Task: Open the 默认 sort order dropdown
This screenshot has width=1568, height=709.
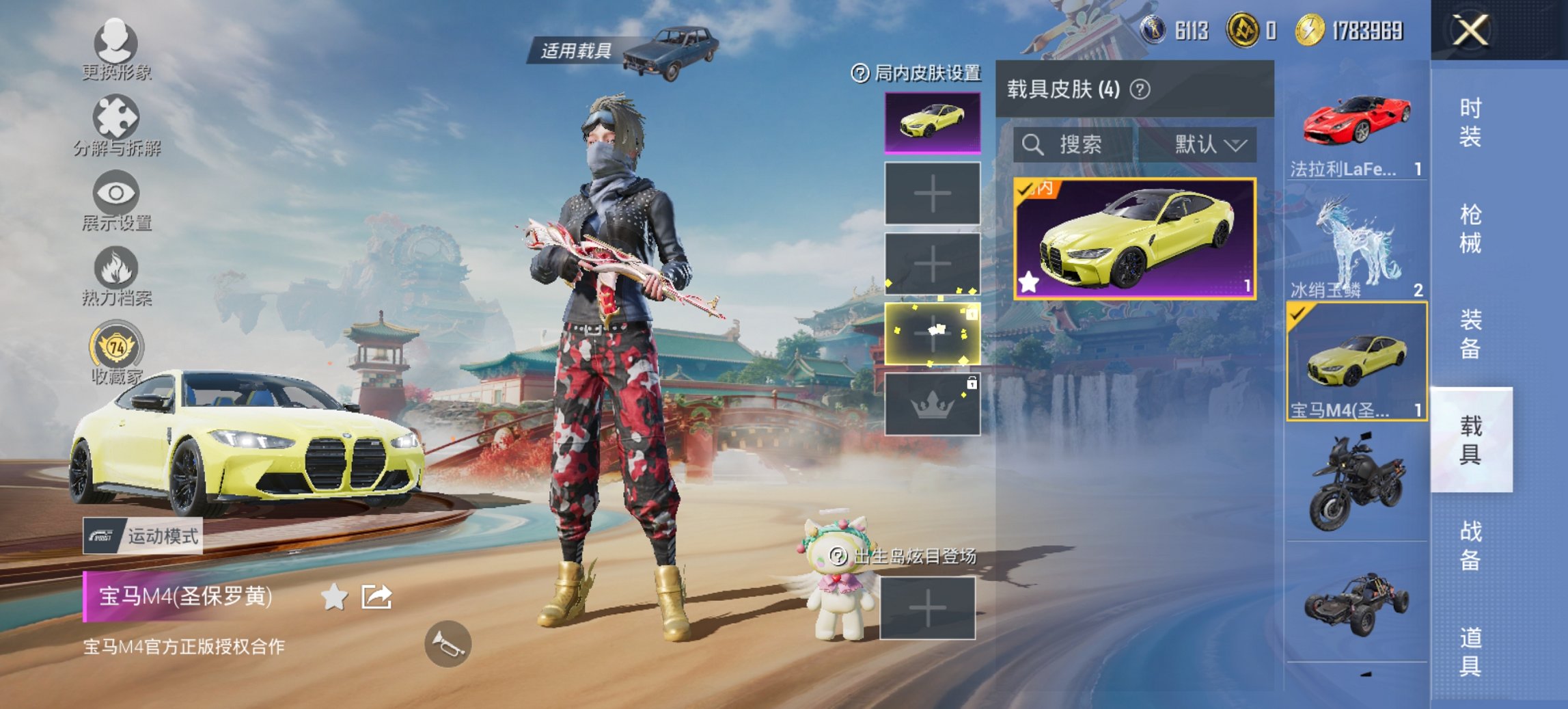Action: tap(1206, 145)
